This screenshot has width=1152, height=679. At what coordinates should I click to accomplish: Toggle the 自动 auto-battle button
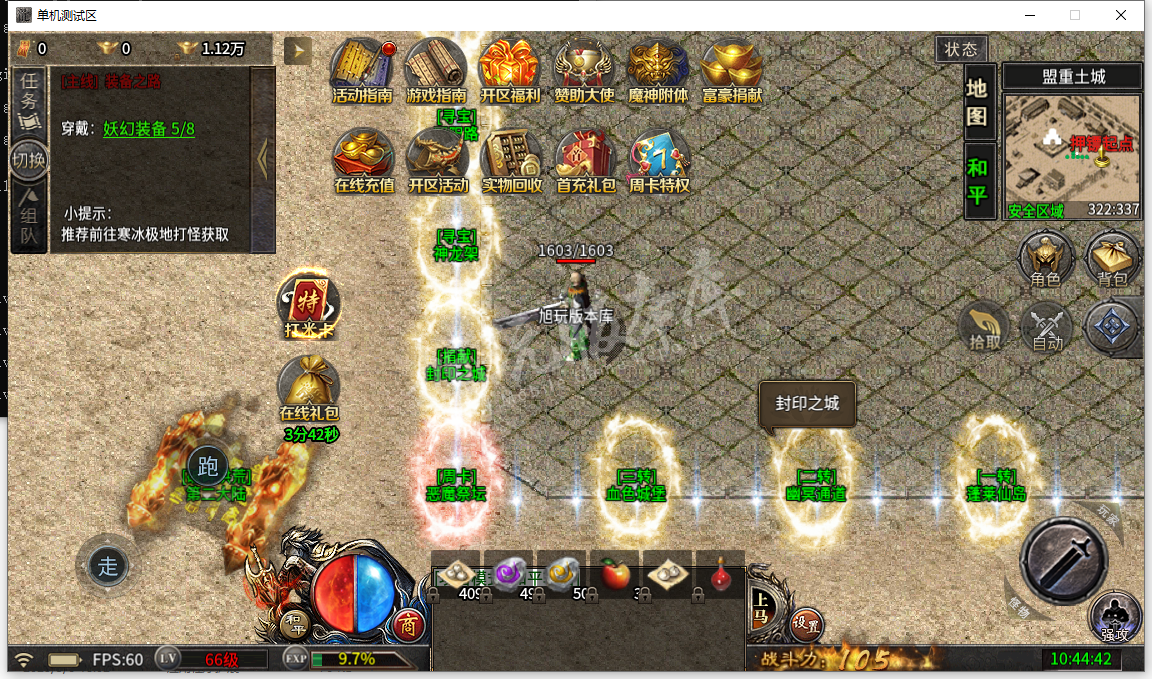coord(1046,328)
